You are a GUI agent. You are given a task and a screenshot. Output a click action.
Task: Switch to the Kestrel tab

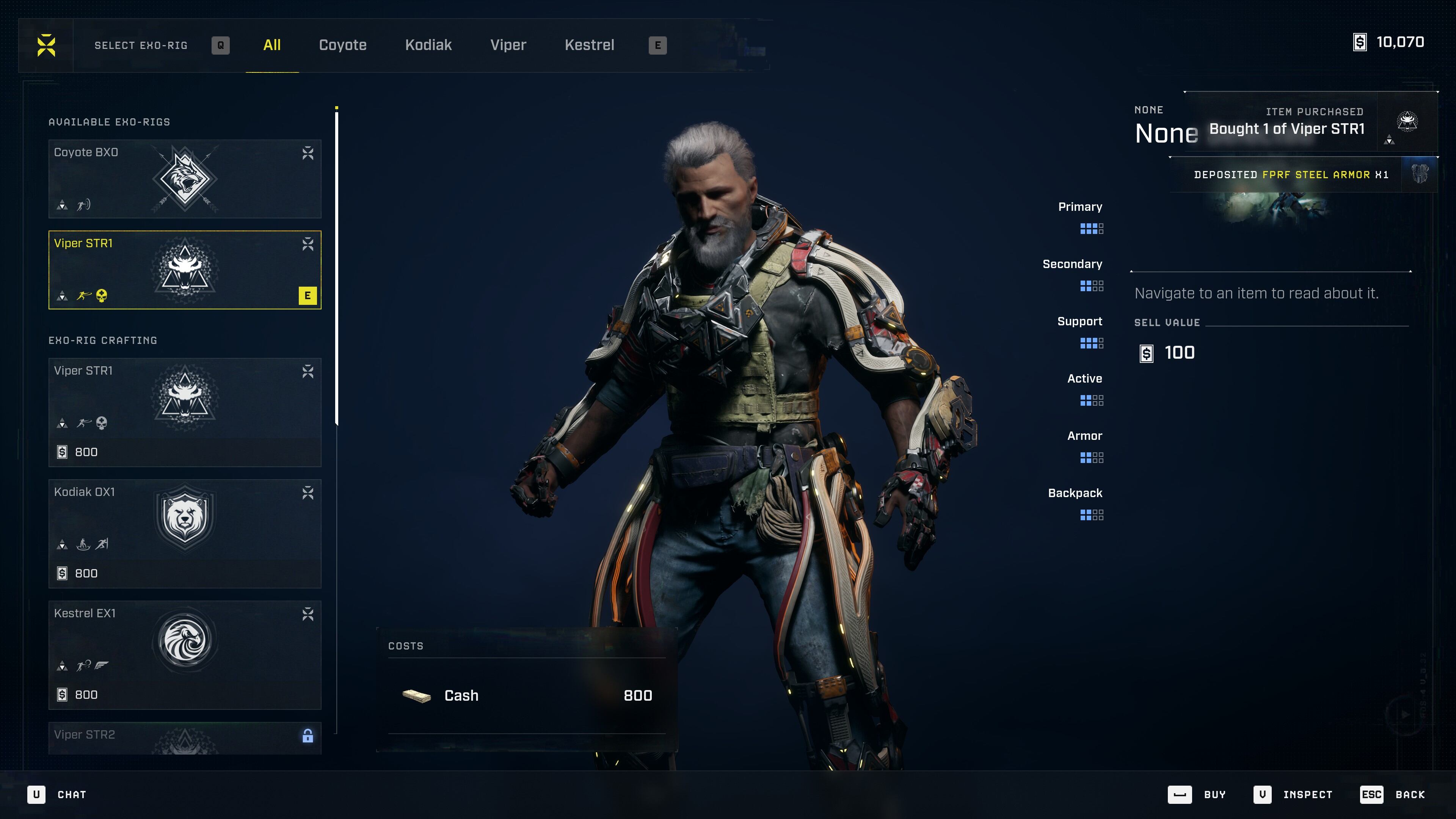click(589, 45)
